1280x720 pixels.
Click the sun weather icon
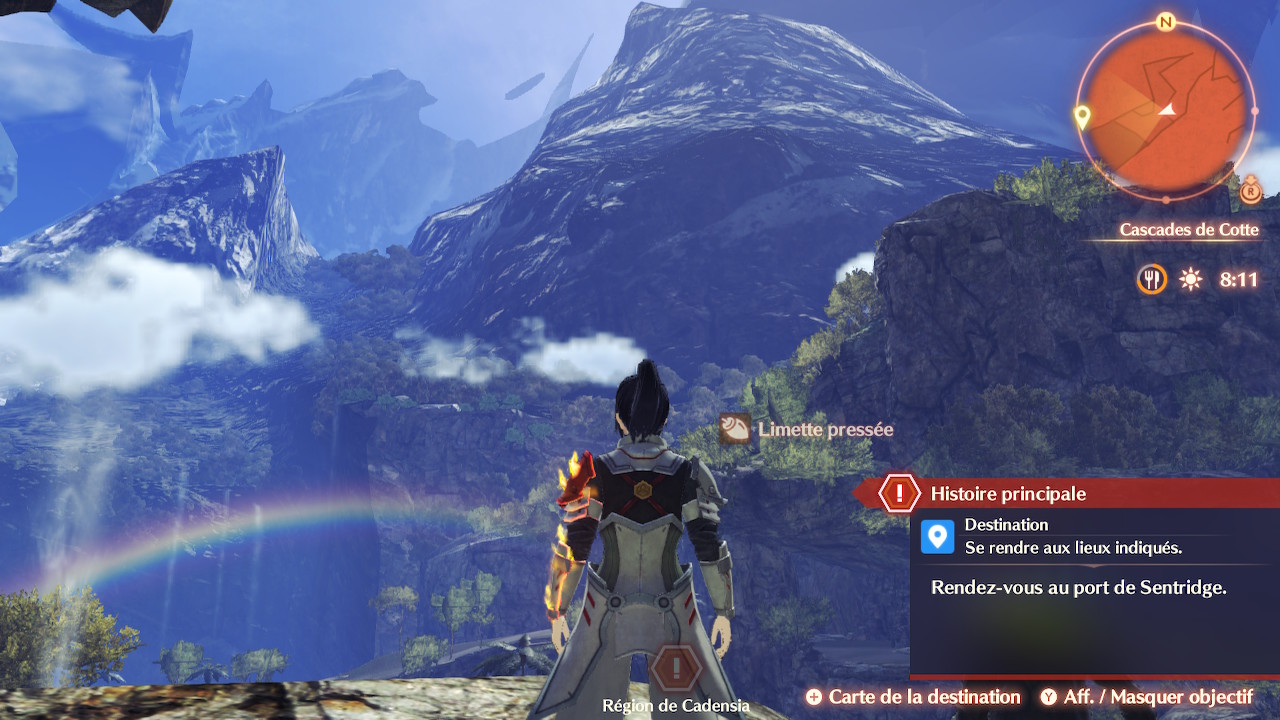[x=1190, y=279]
